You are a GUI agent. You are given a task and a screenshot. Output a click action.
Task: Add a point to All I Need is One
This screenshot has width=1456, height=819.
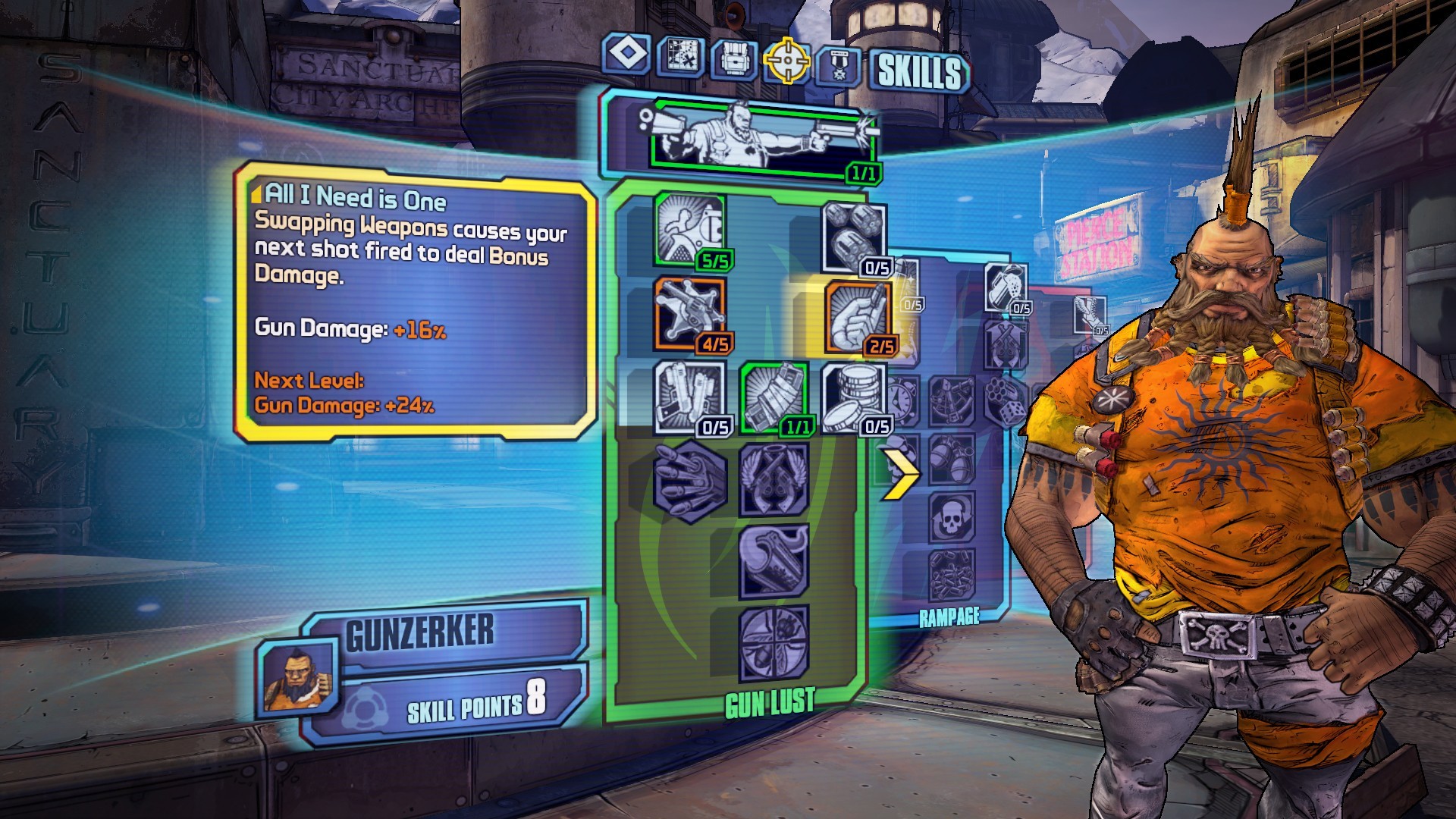pyautogui.click(x=858, y=318)
